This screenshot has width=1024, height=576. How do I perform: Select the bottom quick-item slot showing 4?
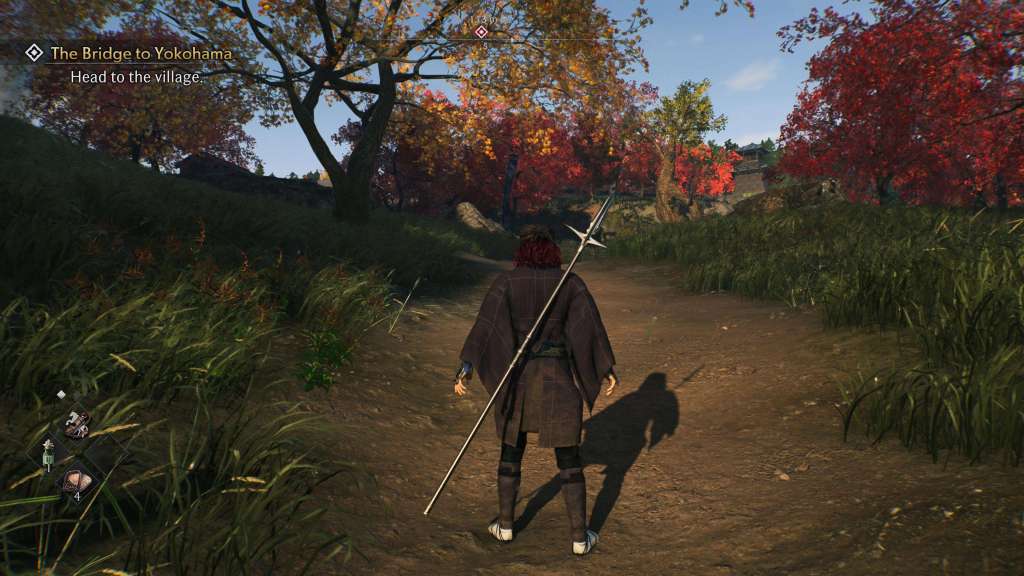(x=76, y=482)
